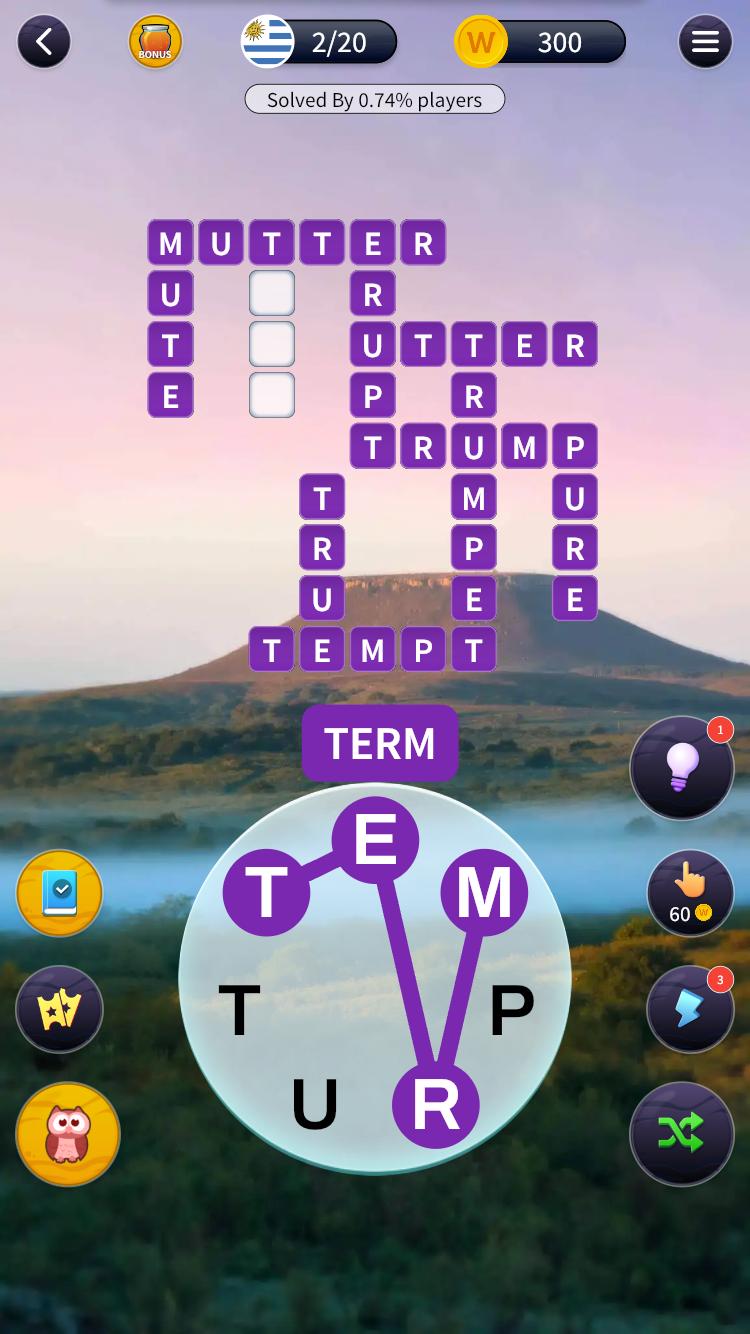This screenshot has width=750, height=1334.
Task: Use the lightbulb hint button
Action: pos(682,768)
